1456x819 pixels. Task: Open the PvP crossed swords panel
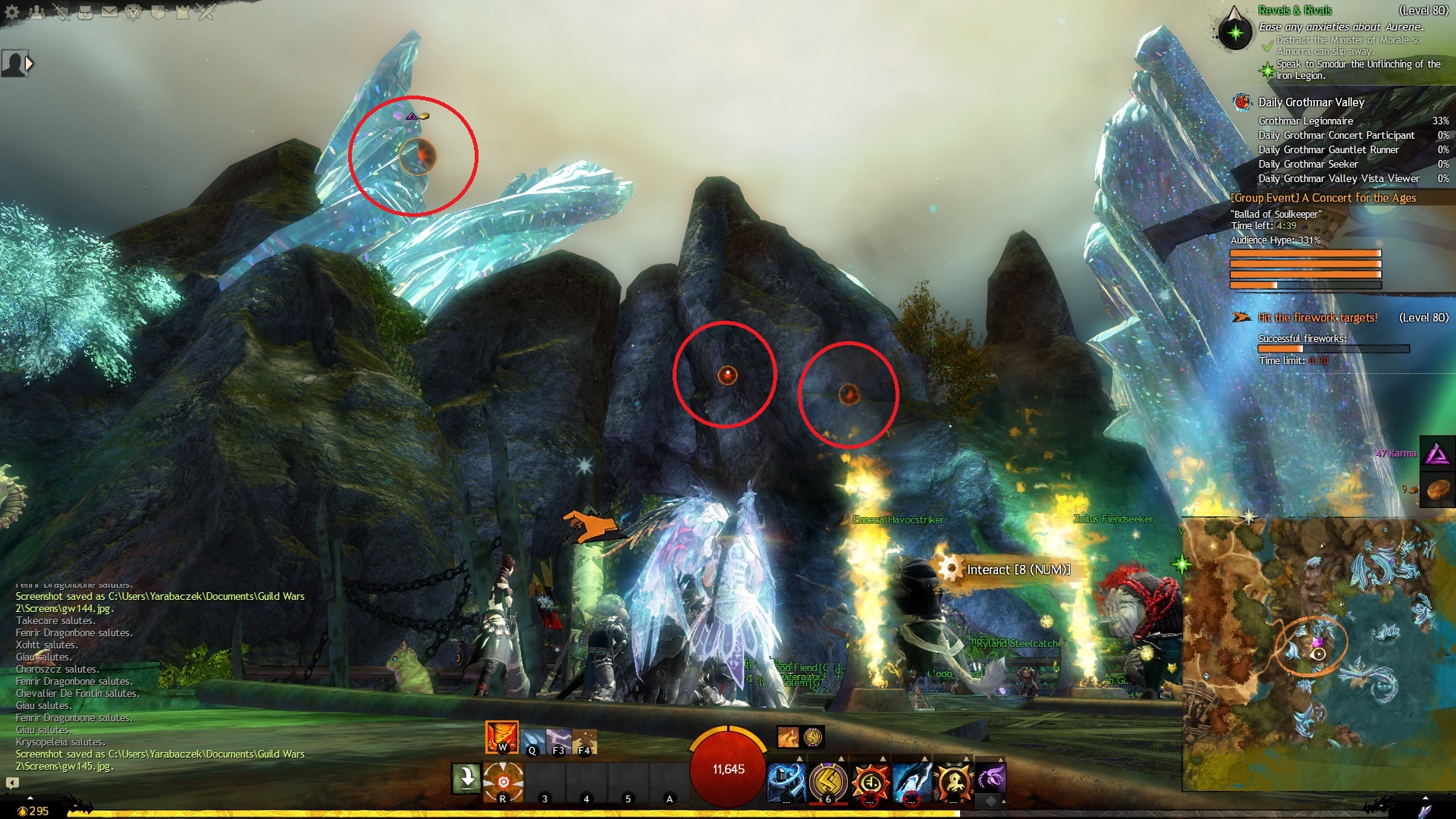[206, 12]
